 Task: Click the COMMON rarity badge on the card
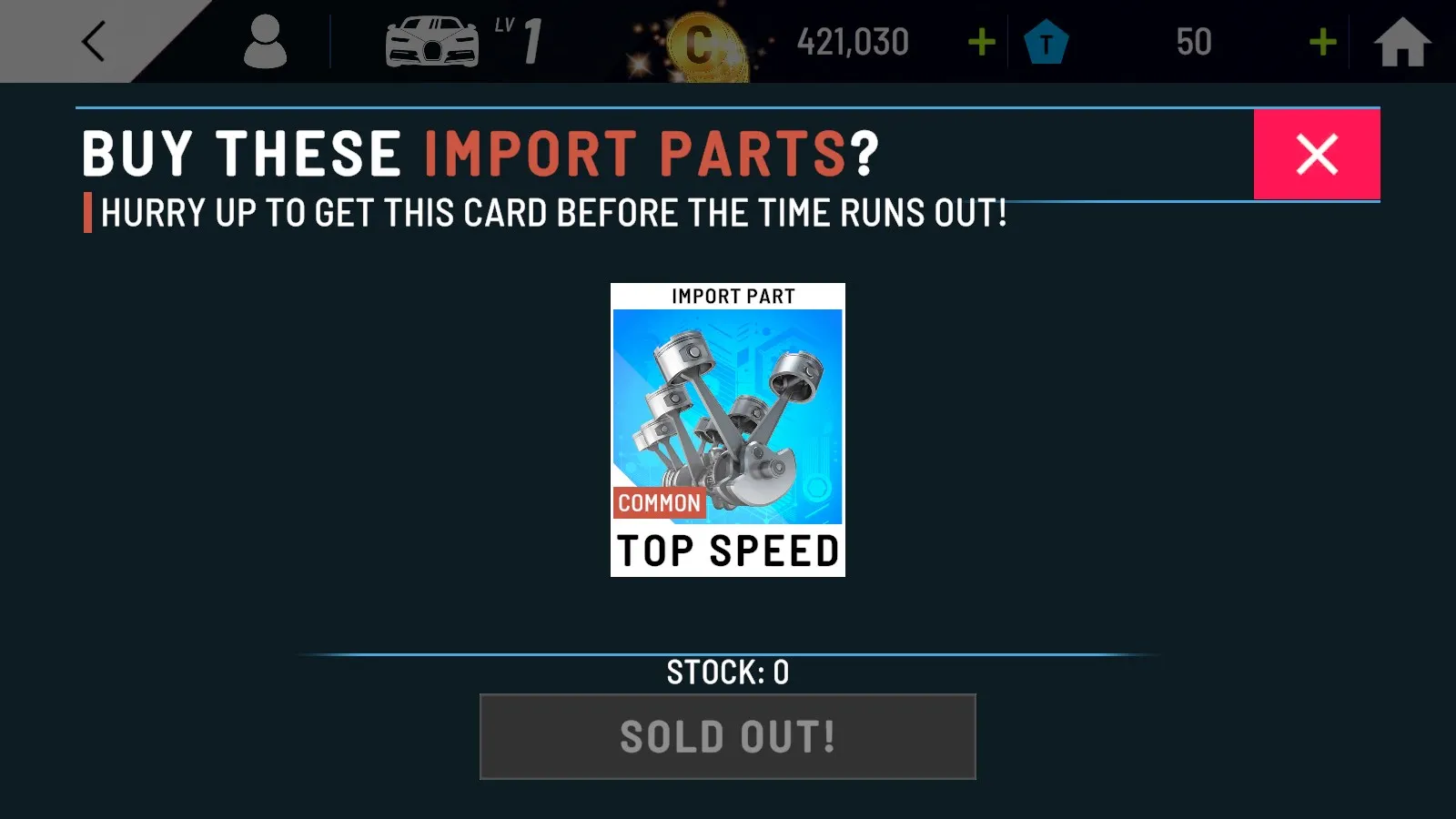[659, 502]
